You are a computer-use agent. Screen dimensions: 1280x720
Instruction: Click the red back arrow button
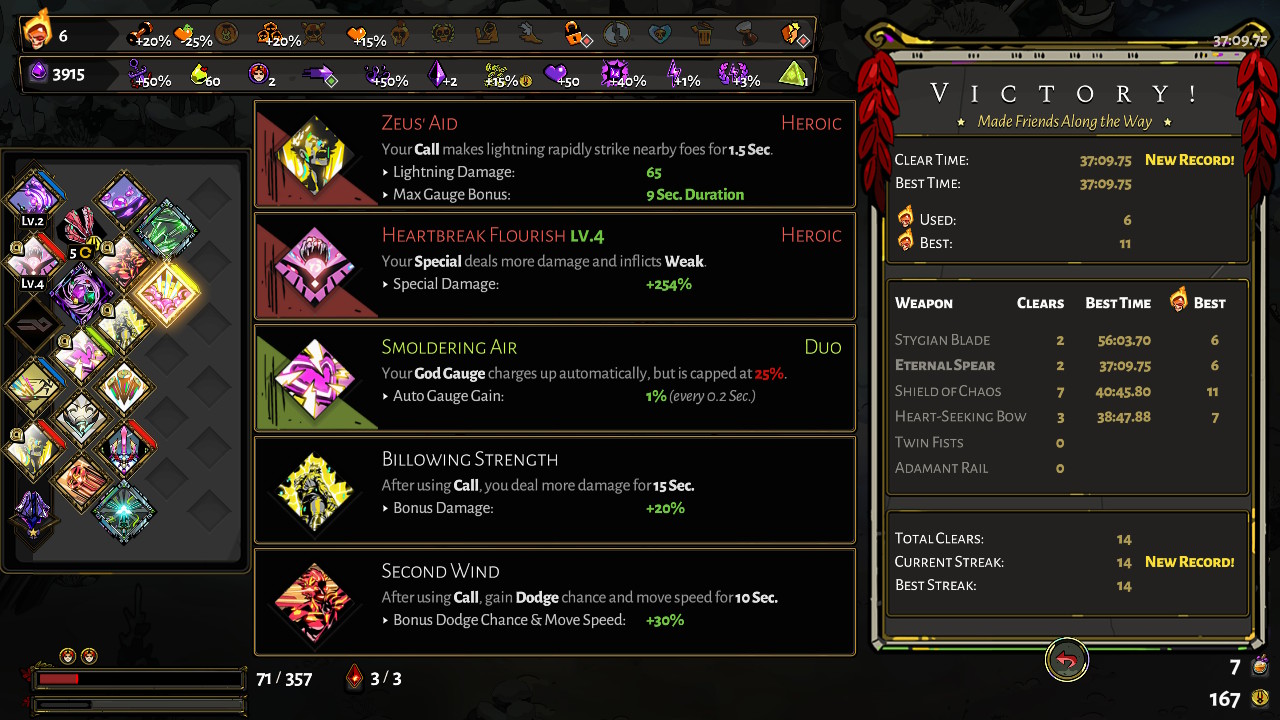point(1067,661)
